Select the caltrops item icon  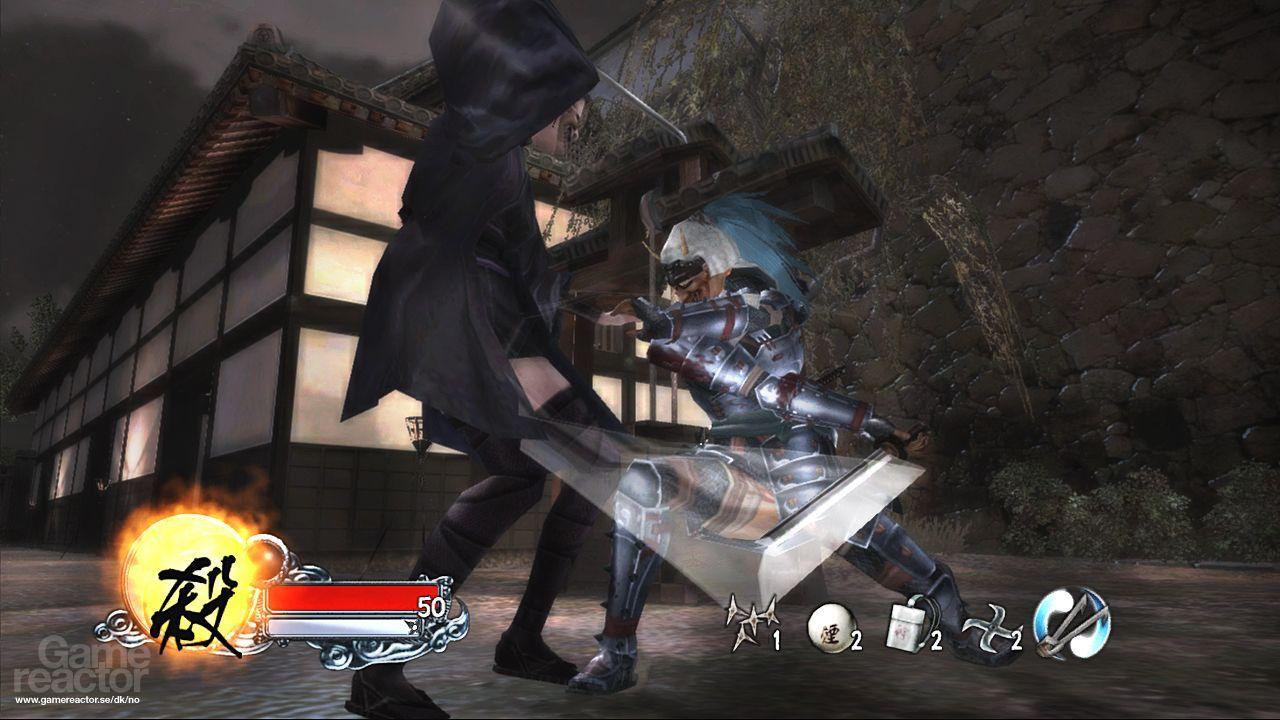992,628
